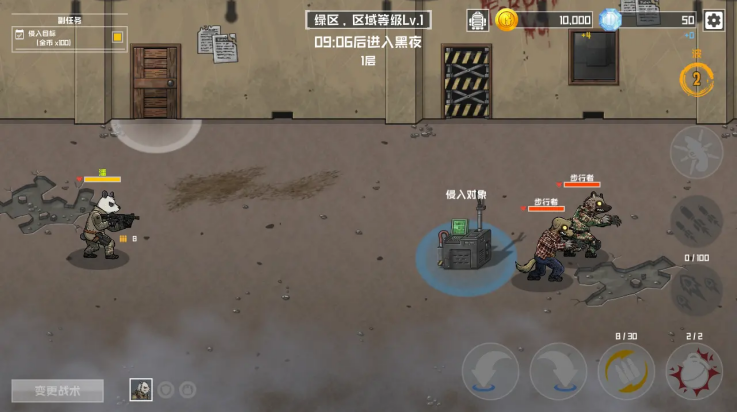
Task: Tap the right jump-arrow skill button
Action: [558, 372]
